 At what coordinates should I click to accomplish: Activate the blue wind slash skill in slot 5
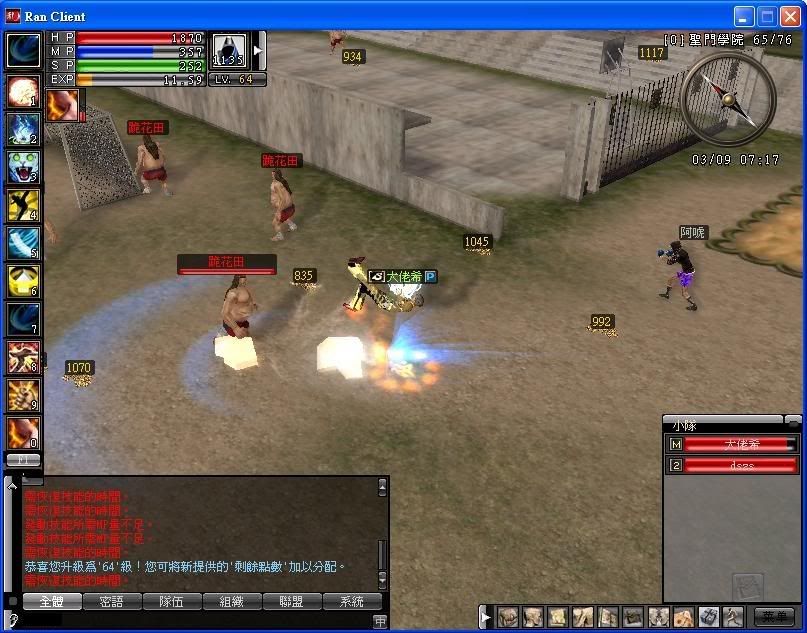(x=22, y=243)
